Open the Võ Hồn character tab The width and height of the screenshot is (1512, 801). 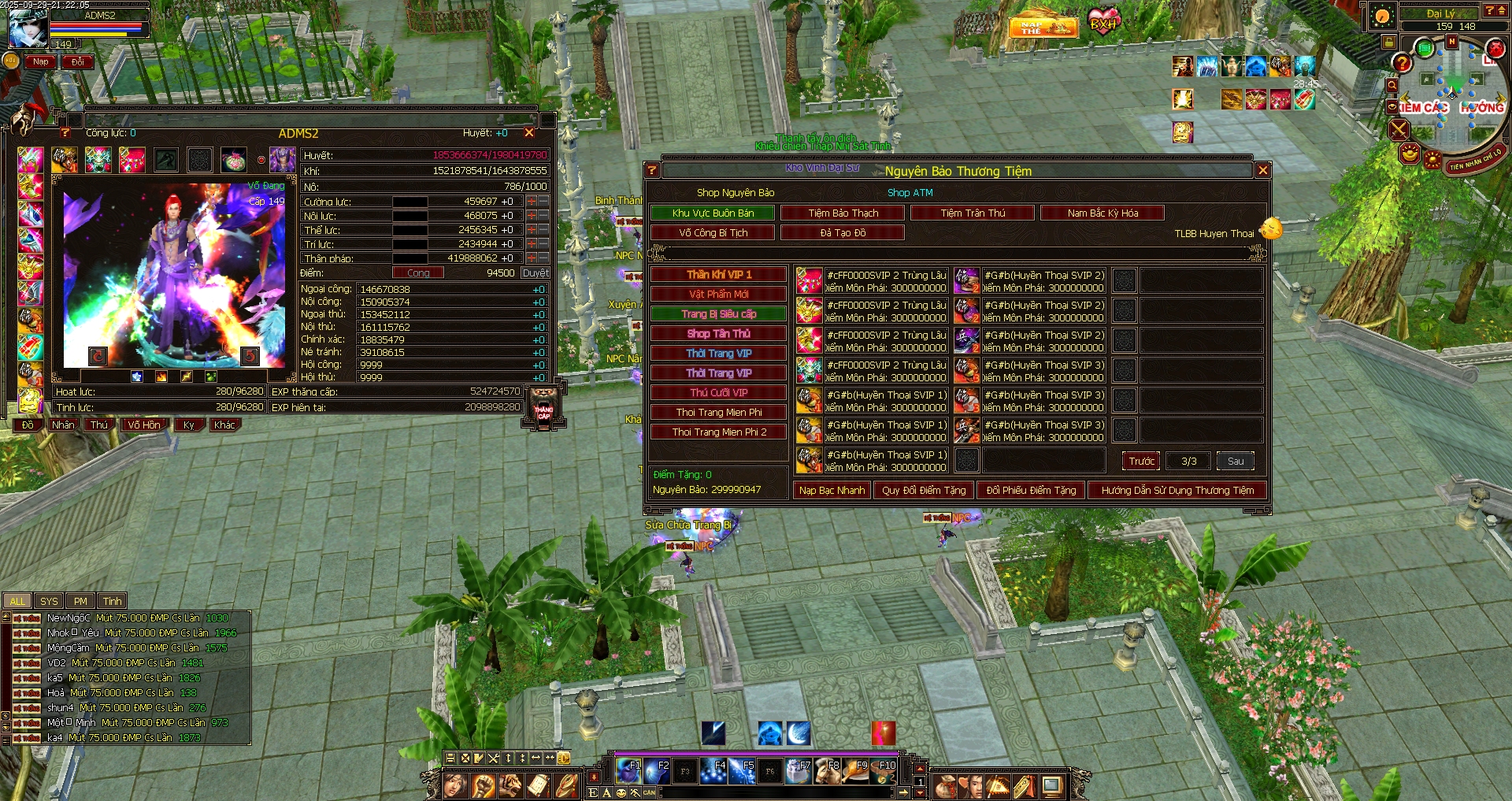tap(143, 425)
